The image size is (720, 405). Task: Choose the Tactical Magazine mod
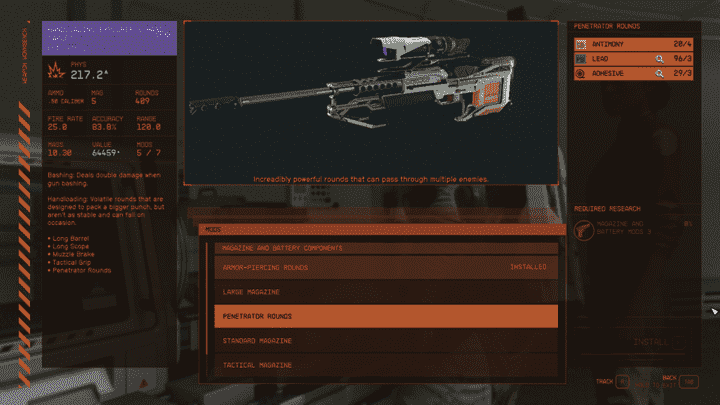click(385, 365)
